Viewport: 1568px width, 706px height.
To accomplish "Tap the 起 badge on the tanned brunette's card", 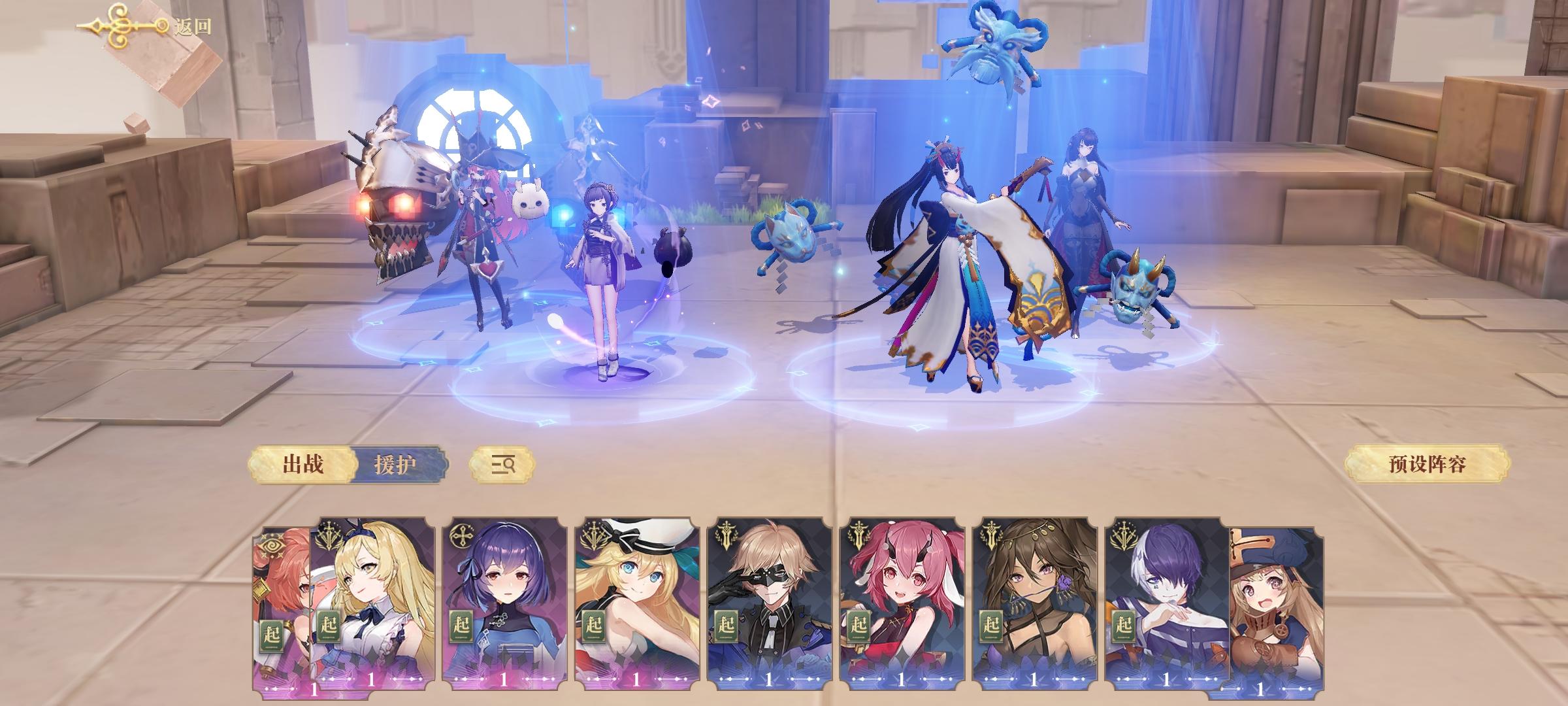I will point(991,624).
